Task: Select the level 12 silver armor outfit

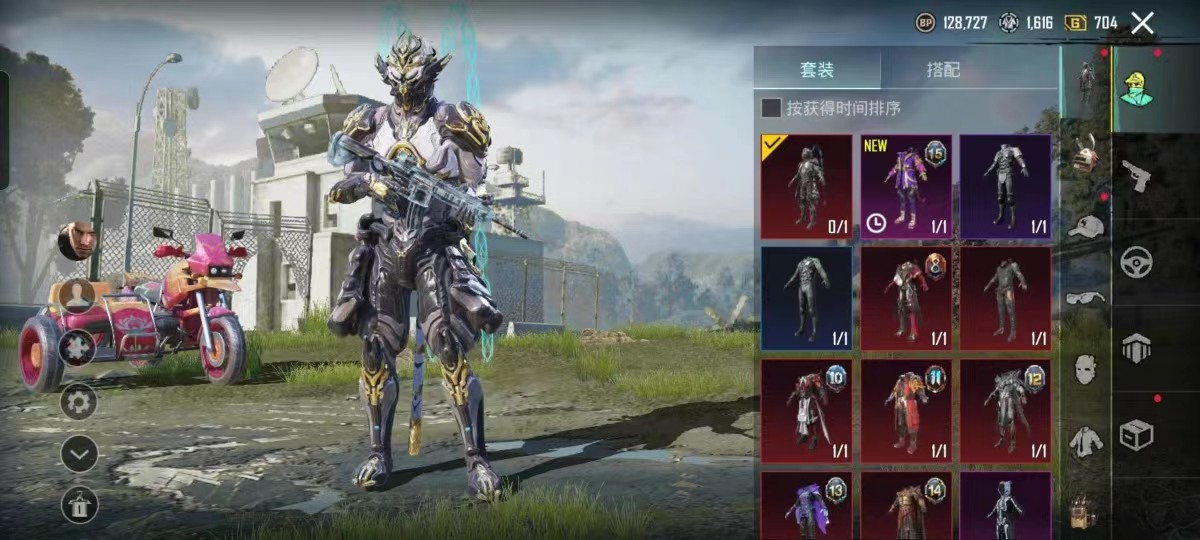Action: pyautogui.click(x=1005, y=411)
